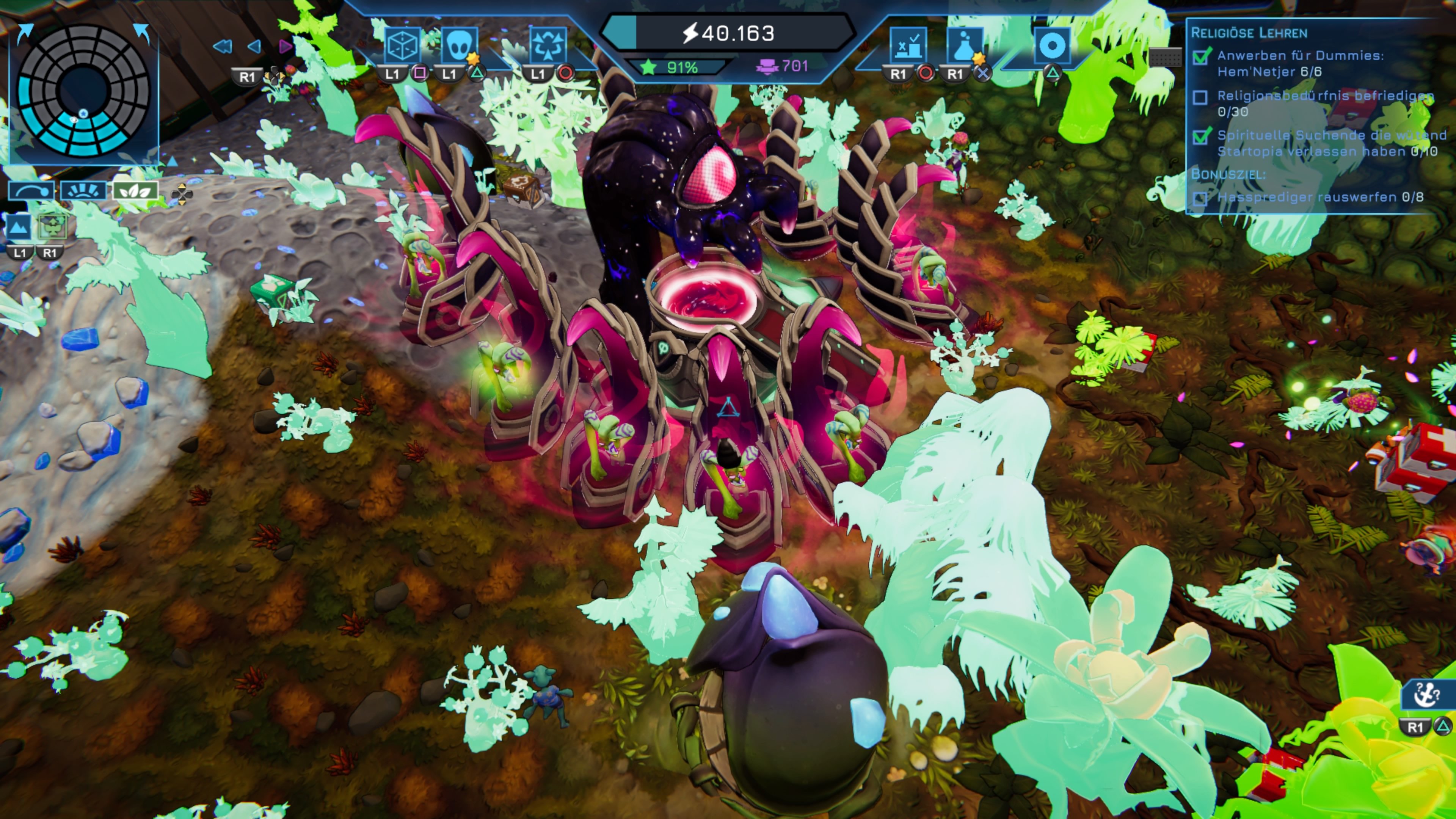The image size is (1456, 819).
Task: Select the recycling arrows icon
Action: pos(546,45)
